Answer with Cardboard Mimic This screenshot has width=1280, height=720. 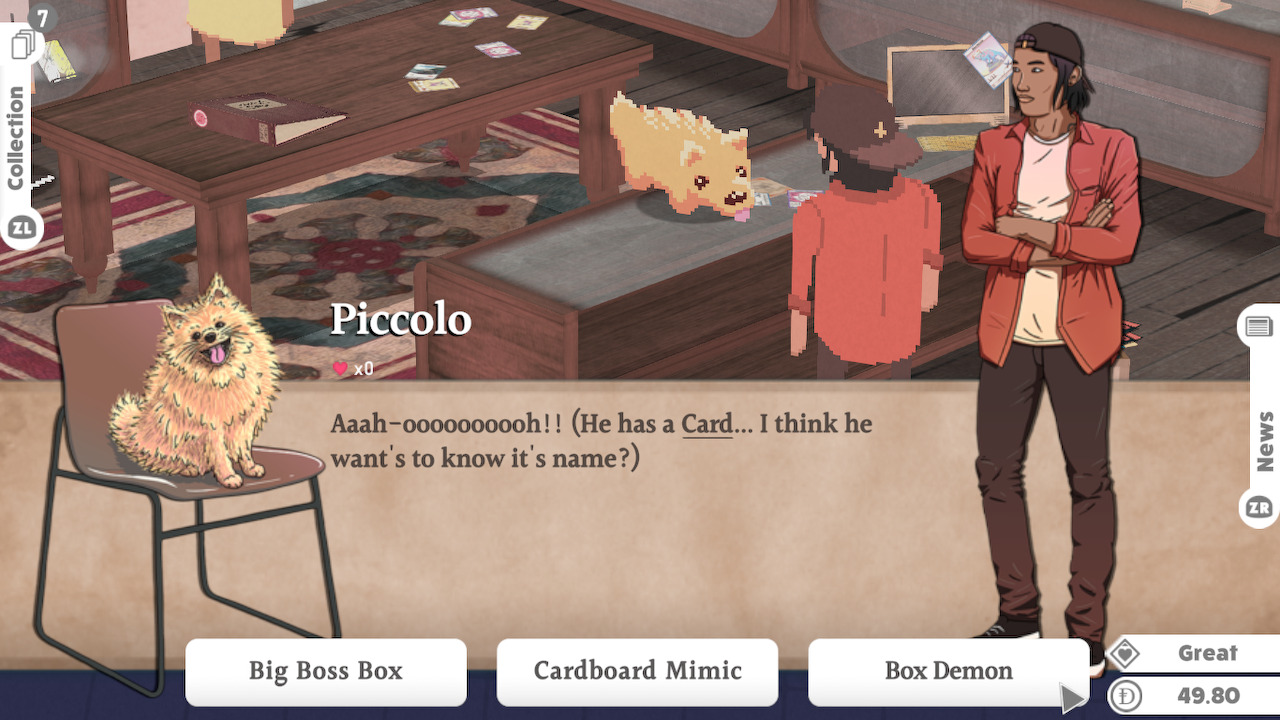pos(637,672)
